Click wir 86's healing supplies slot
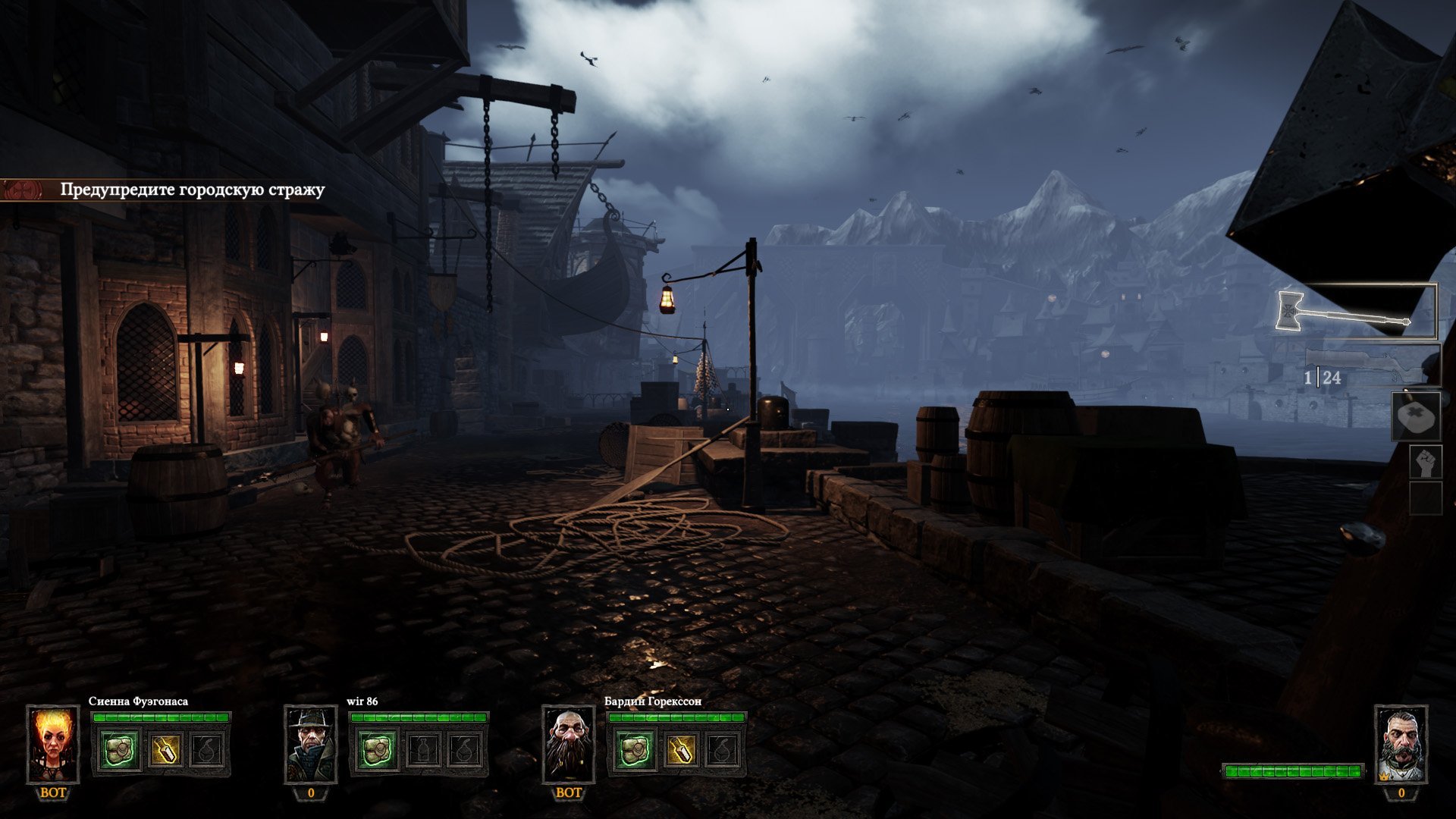Image resolution: width=1456 pixels, height=819 pixels. pyautogui.click(x=378, y=751)
